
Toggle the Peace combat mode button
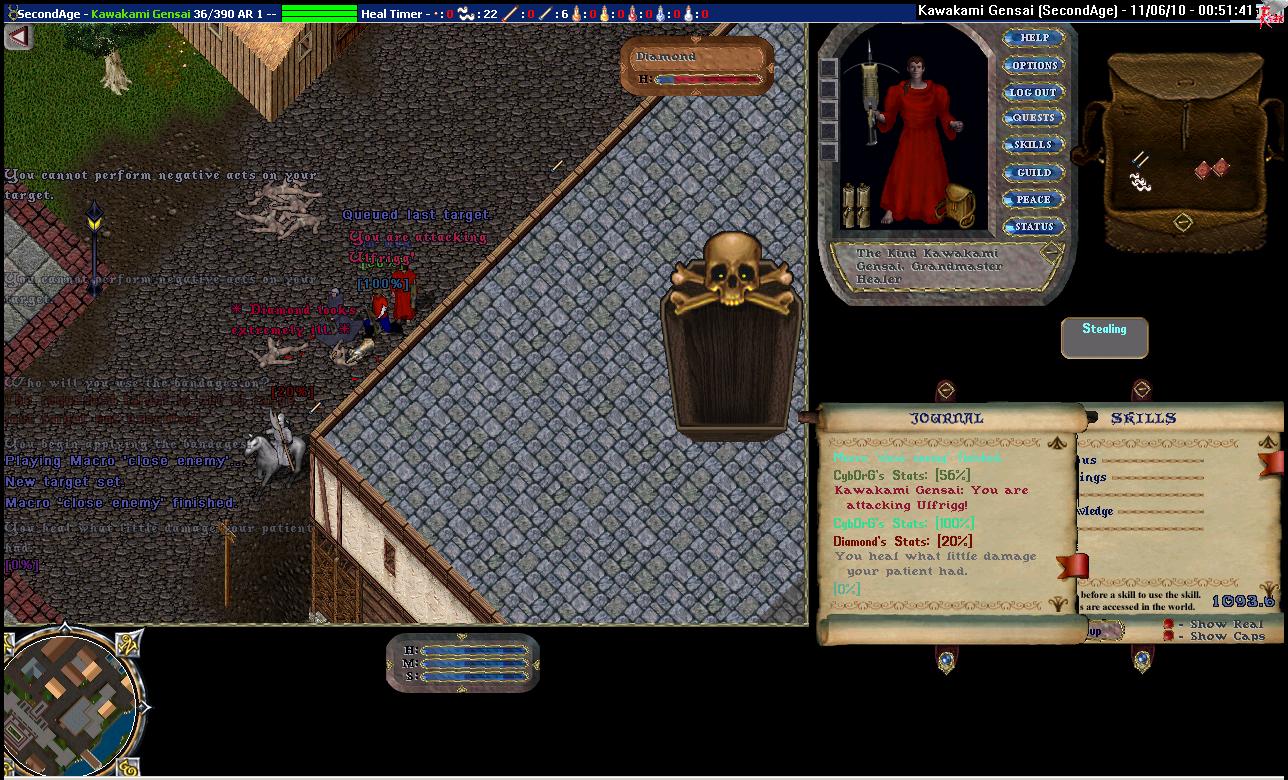point(1033,199)
